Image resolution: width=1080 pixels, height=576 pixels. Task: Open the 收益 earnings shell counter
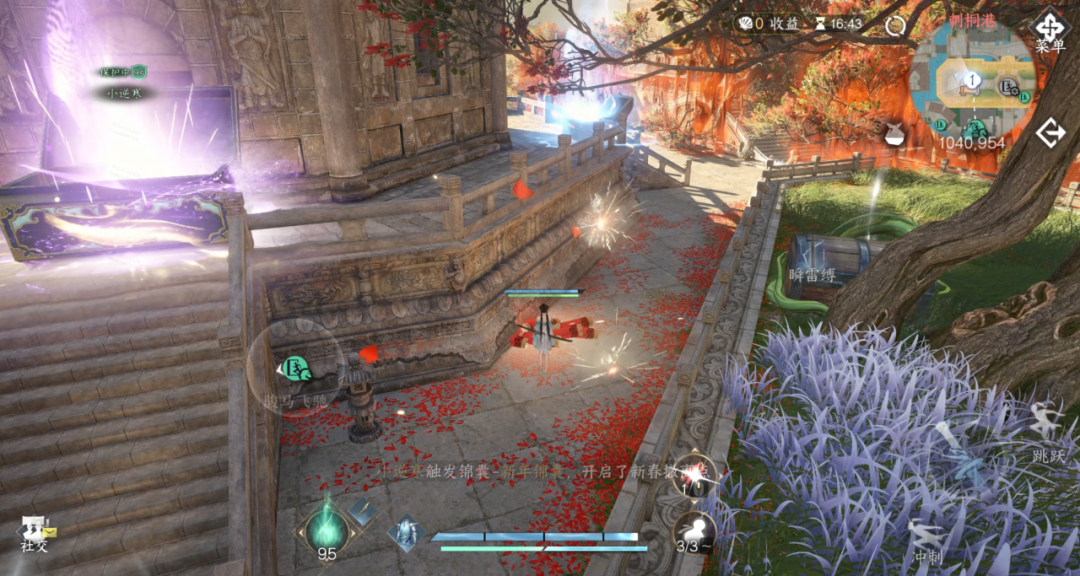click(768, 23)
